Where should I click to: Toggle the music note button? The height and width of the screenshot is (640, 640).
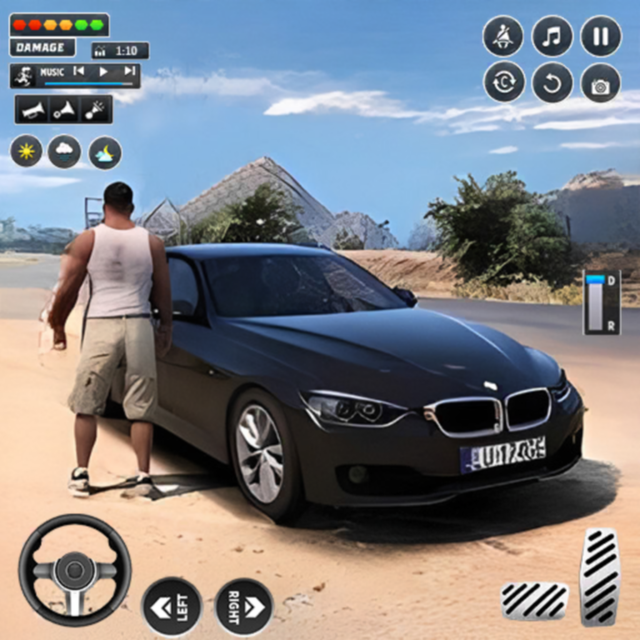point(552,36)
